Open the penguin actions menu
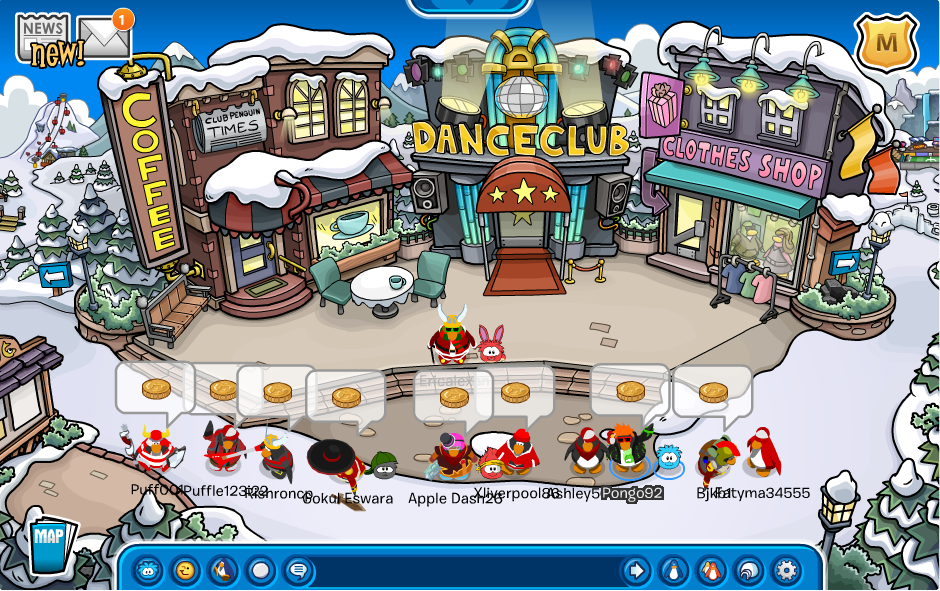940x591 pixels. [223, 571]
